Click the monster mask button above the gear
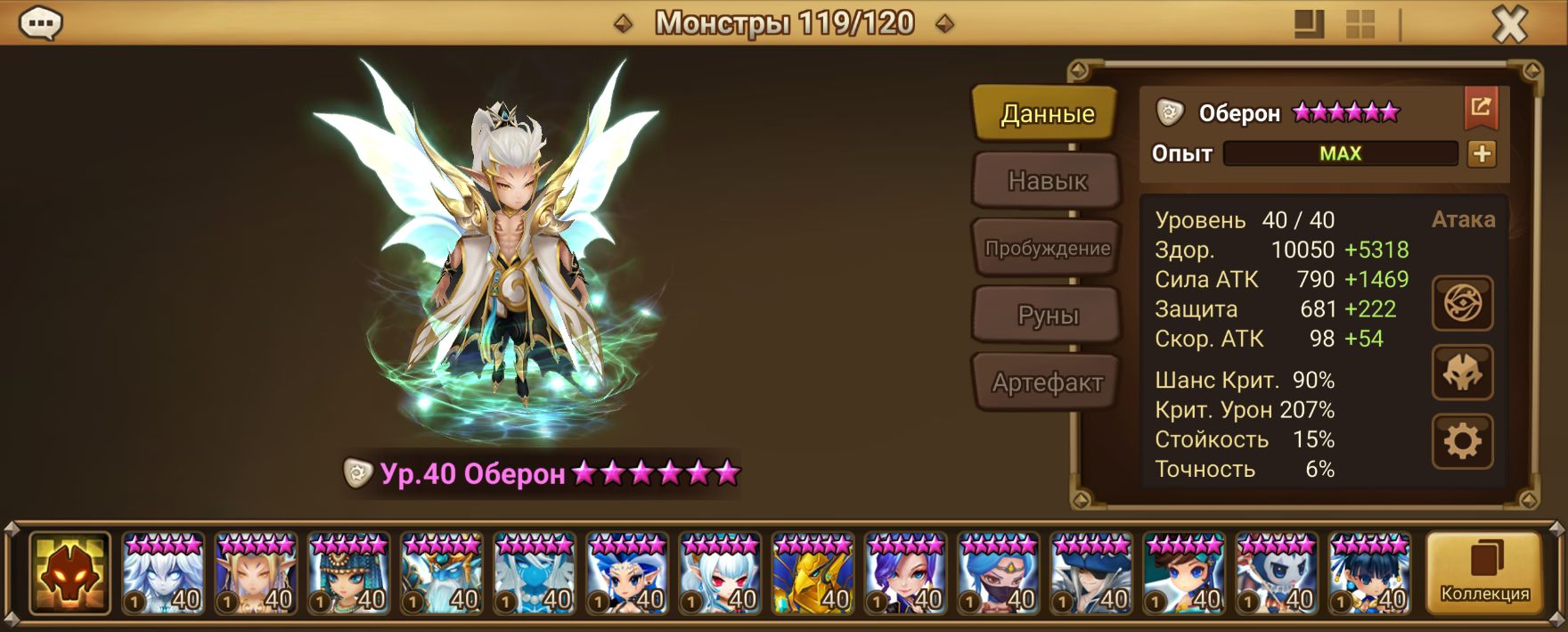Viewport: 1568px width, 632px height. (x=1462, y=373)
